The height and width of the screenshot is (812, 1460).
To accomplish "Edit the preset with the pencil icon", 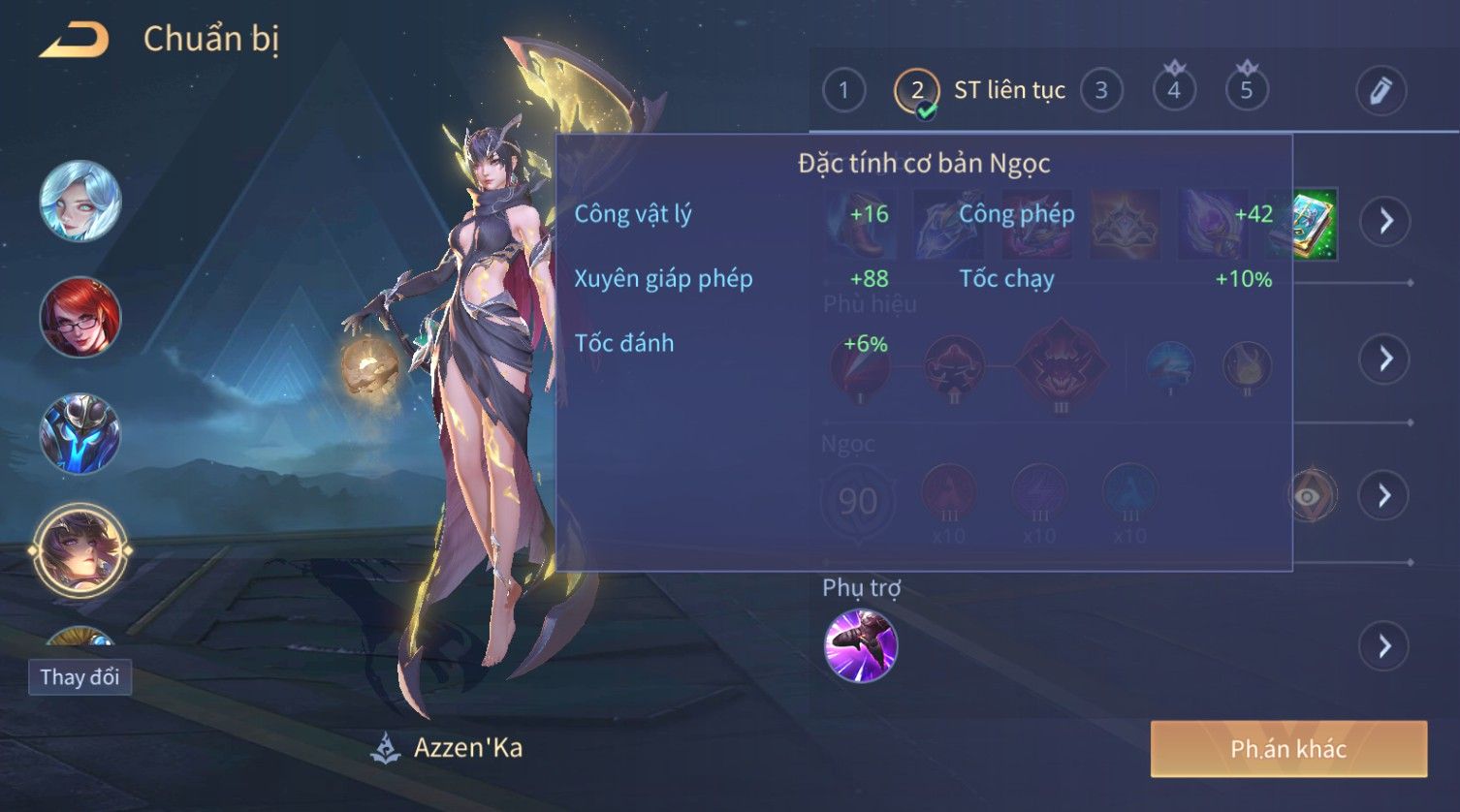I will click(1381, 90).
